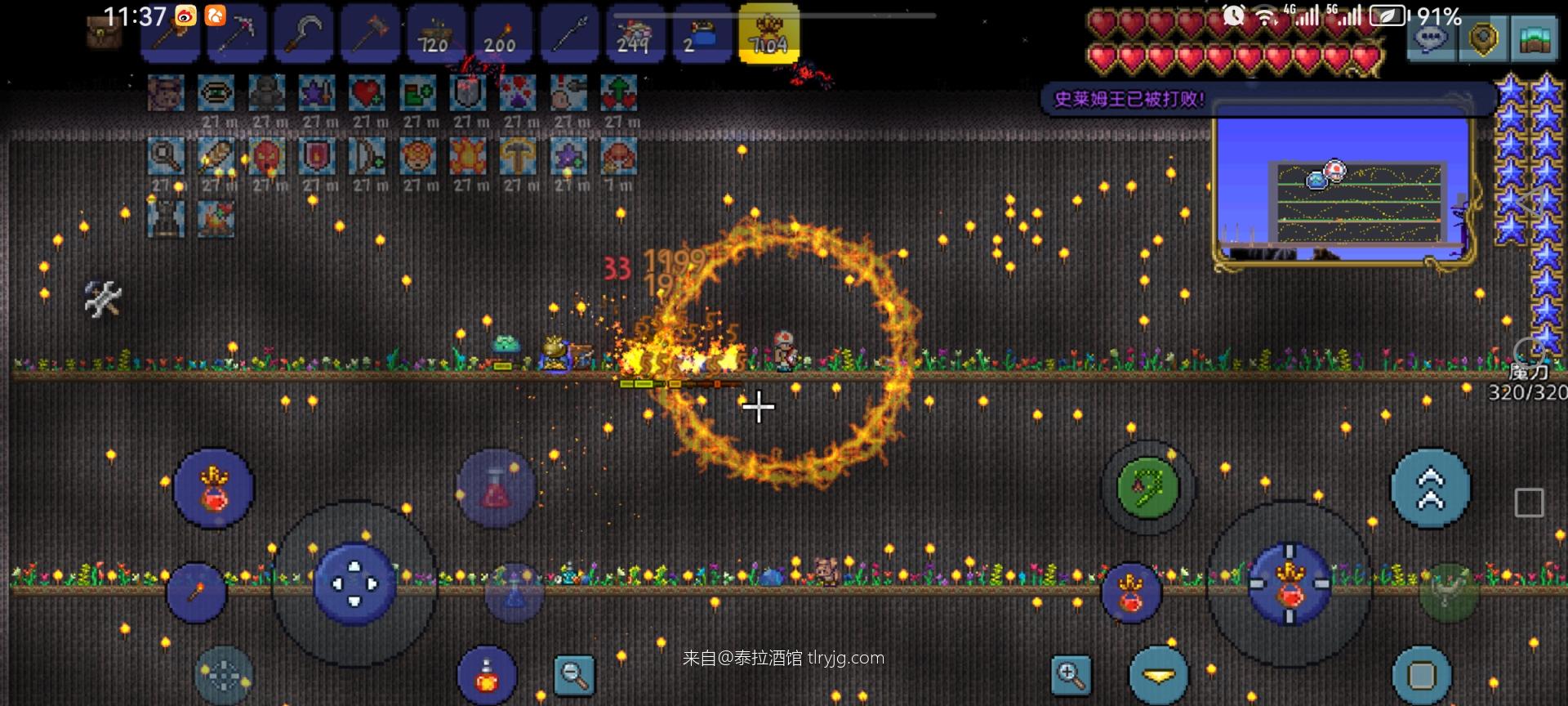Zoom out with the minus magnifier

coord(574,675)
